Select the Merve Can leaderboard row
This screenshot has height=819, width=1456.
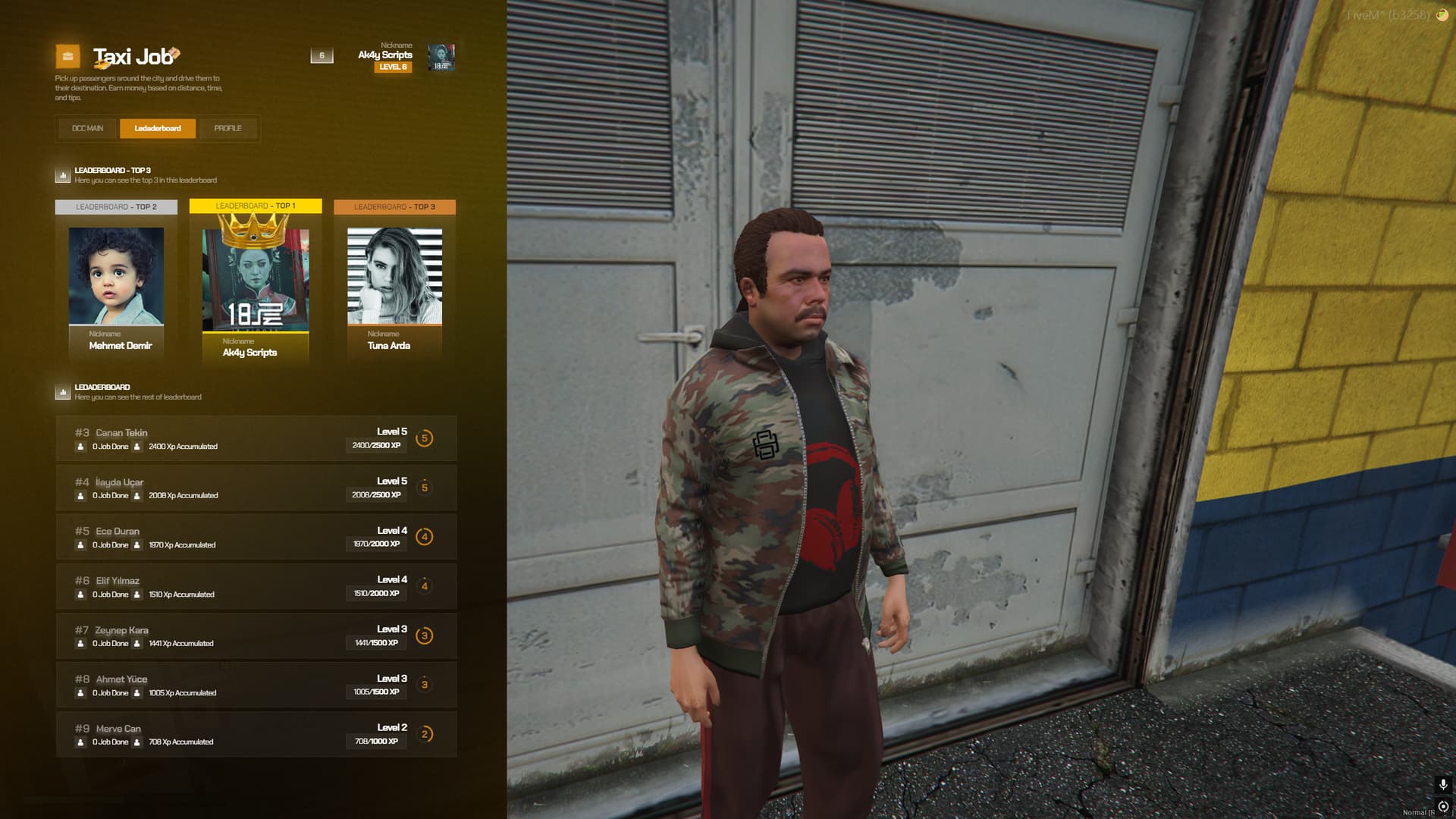tap(256, 734)
